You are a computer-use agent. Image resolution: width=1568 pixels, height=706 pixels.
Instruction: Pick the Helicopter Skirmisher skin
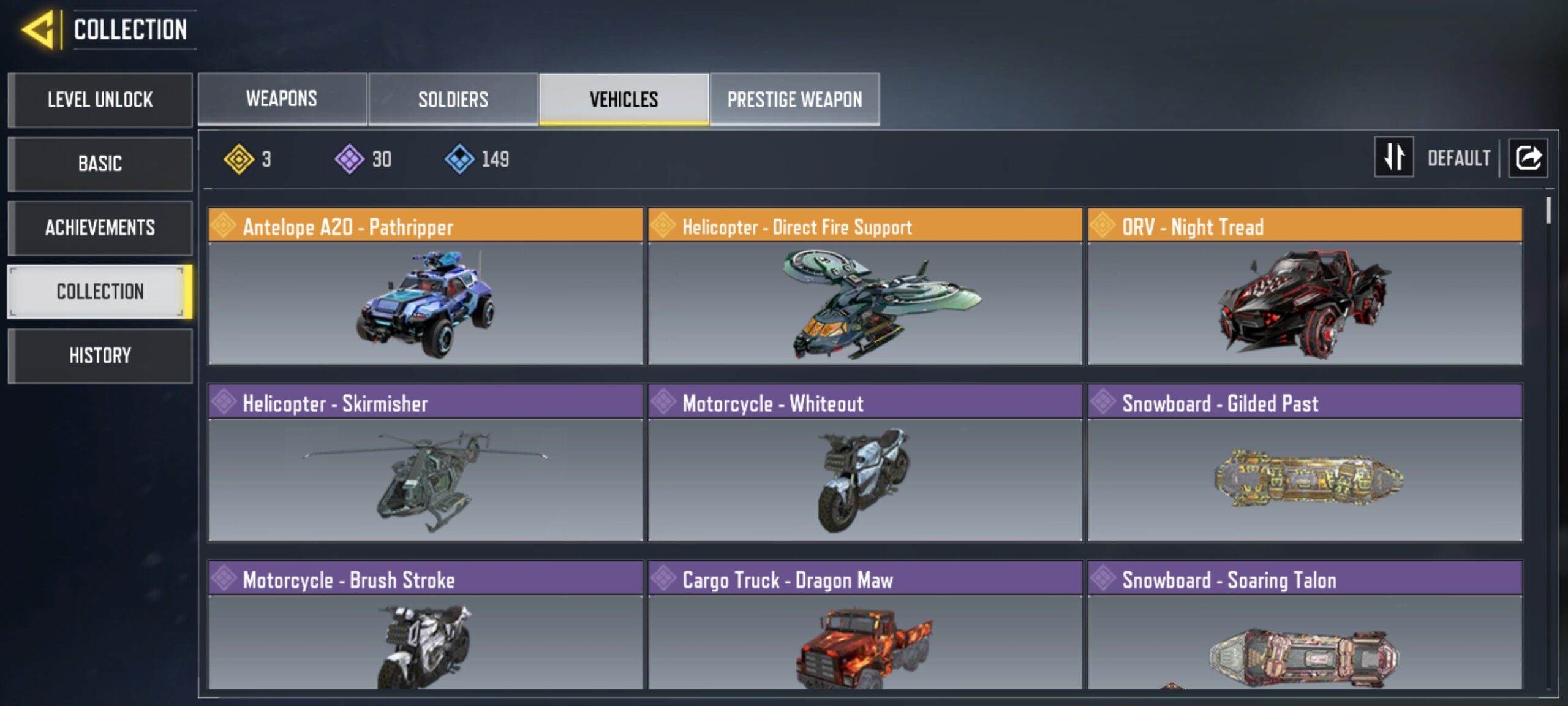point(425,463)
